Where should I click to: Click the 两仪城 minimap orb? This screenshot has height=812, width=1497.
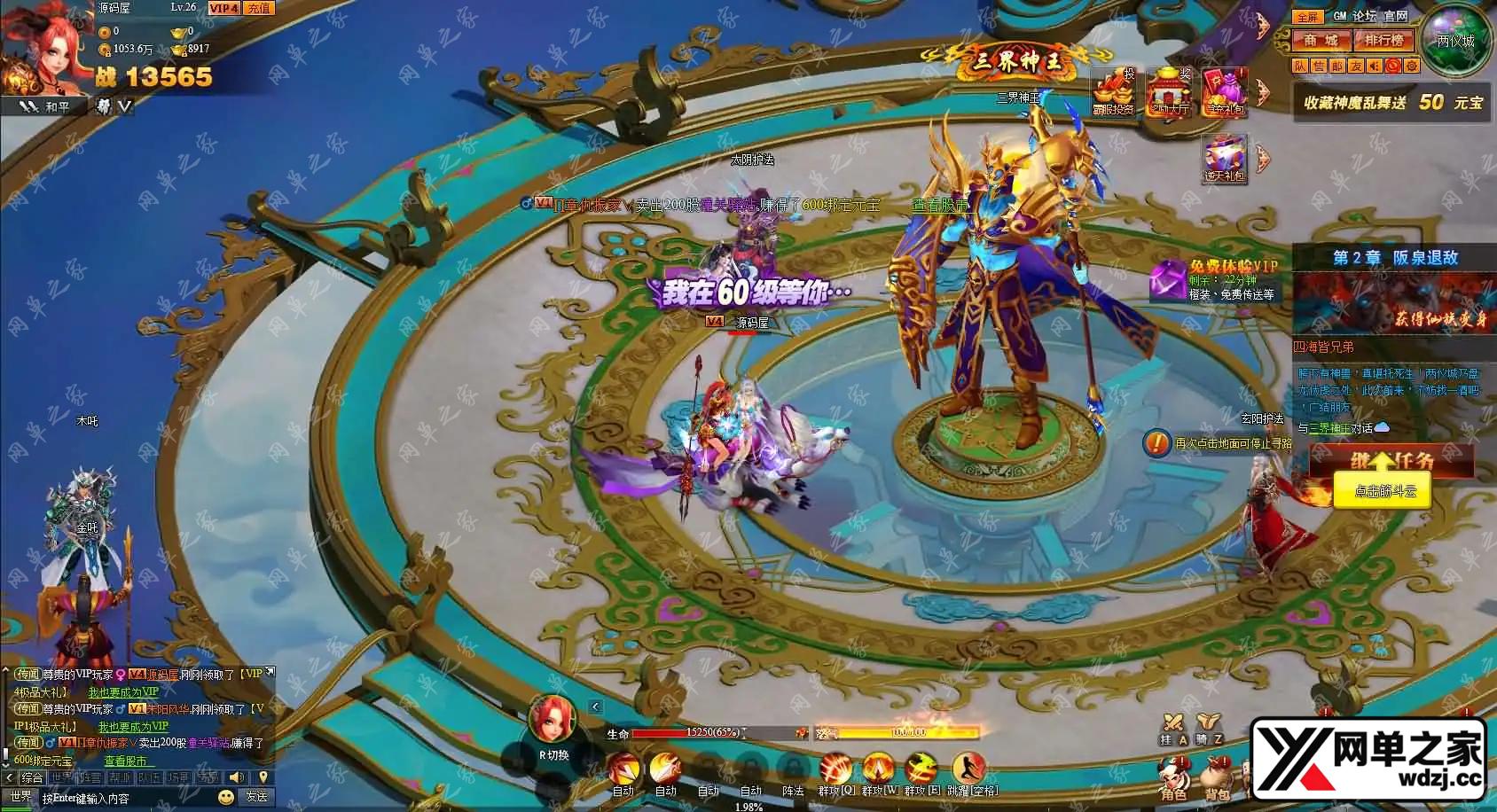1455,42
